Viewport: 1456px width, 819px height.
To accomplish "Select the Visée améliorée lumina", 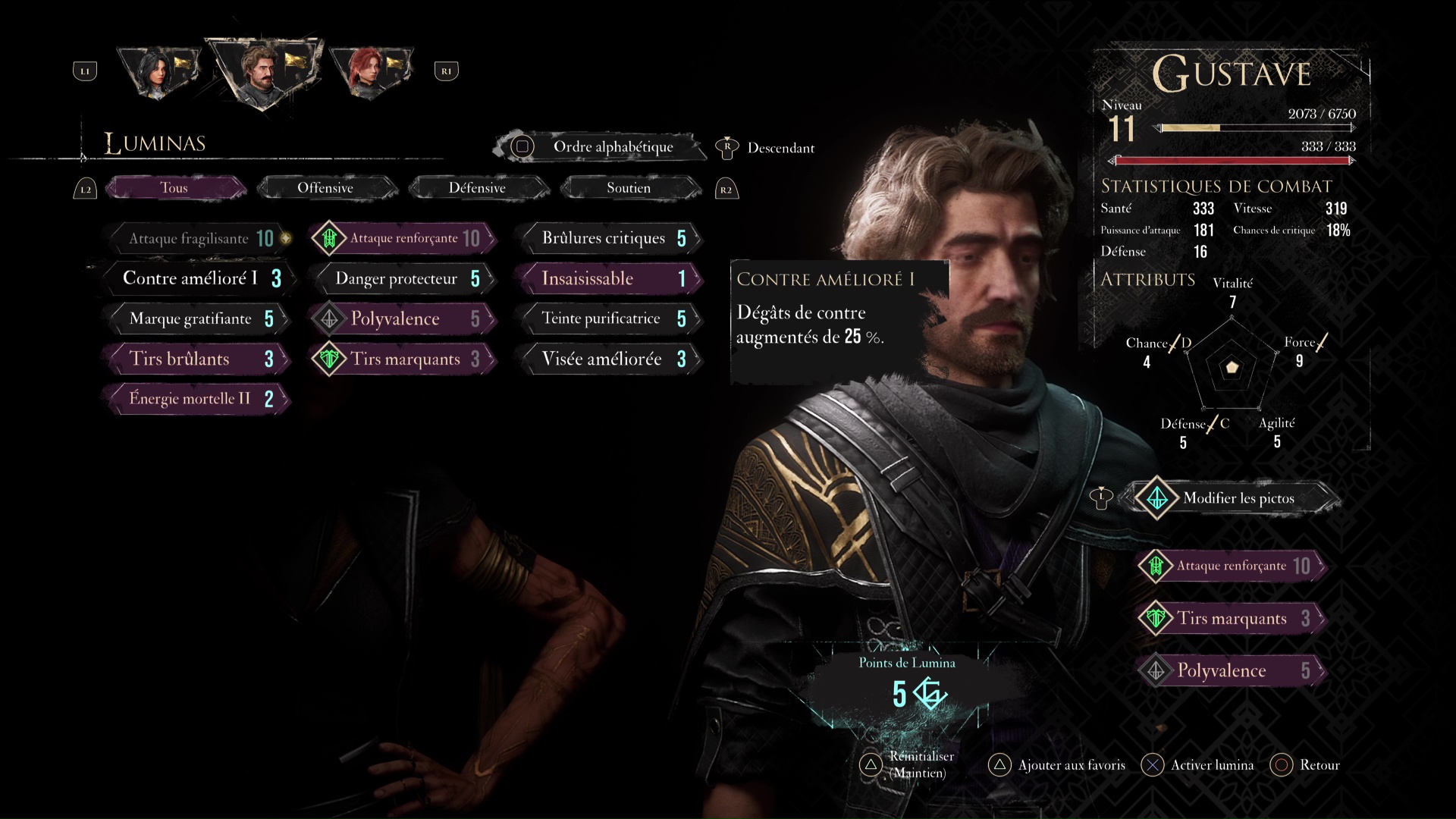I will coord(611,359).
